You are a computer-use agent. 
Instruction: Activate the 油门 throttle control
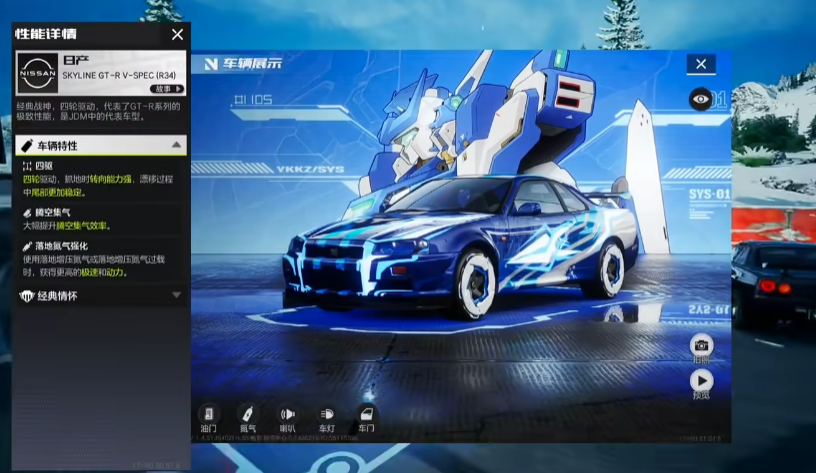208,414
